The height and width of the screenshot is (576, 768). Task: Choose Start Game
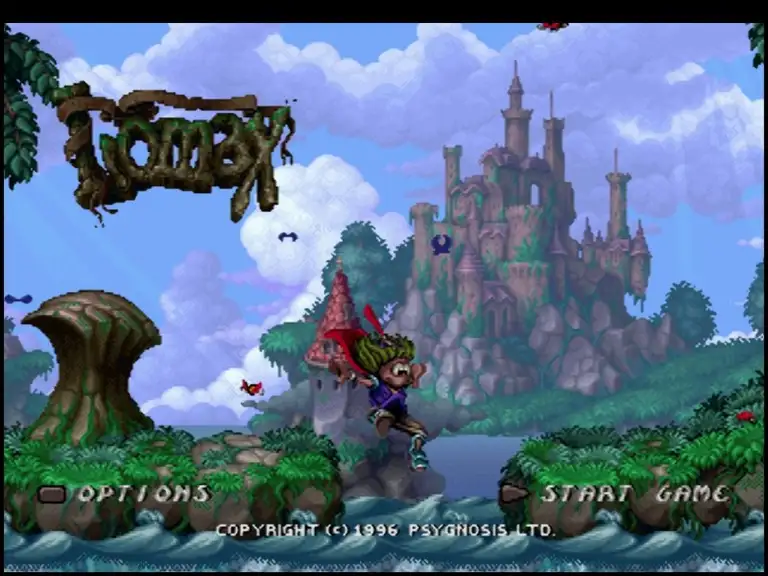pos(634,493)
